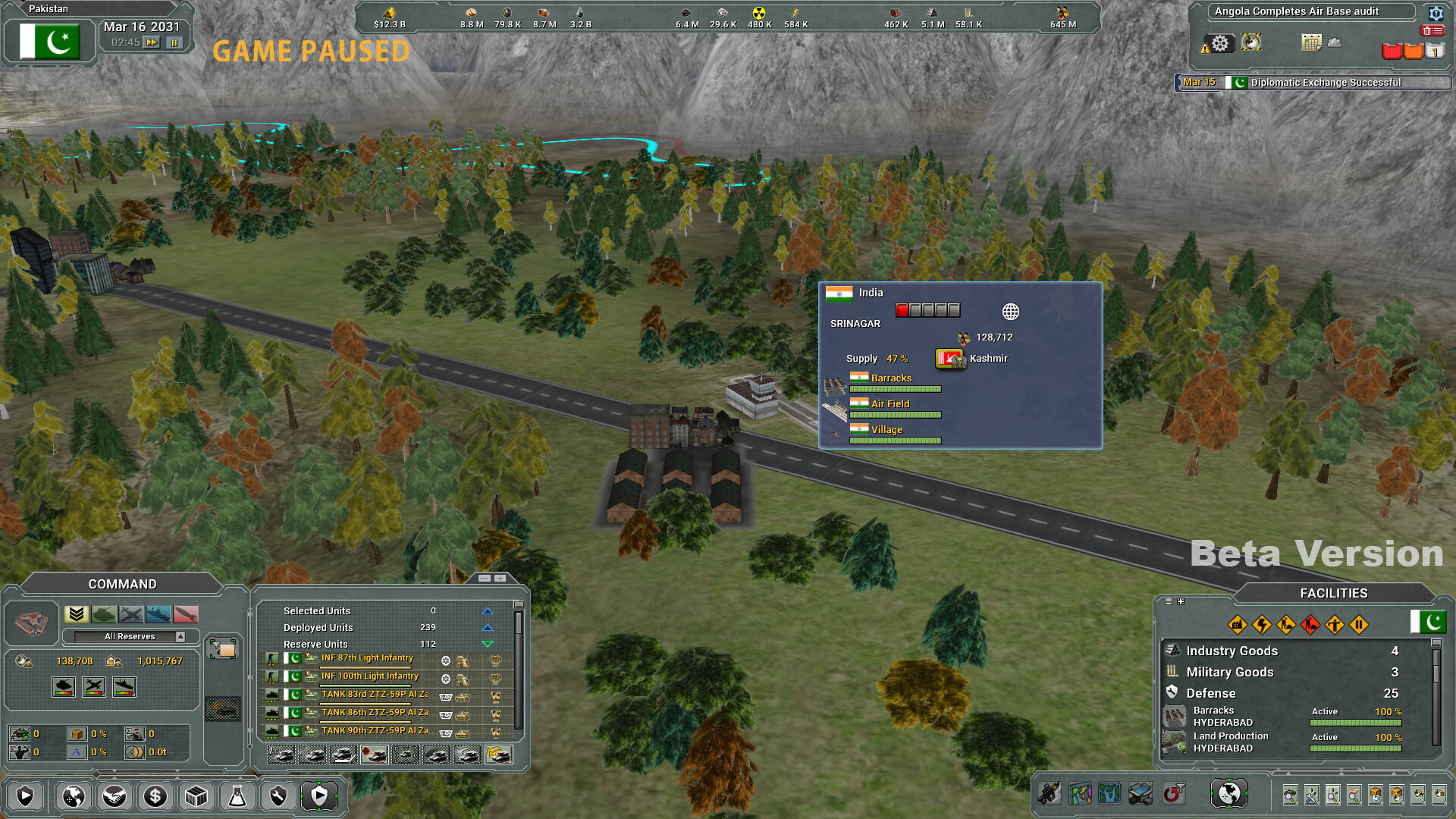This screenshot has width=1456, height=819.
Task: Select the crate Production icon
Action: tap(196, 796)
